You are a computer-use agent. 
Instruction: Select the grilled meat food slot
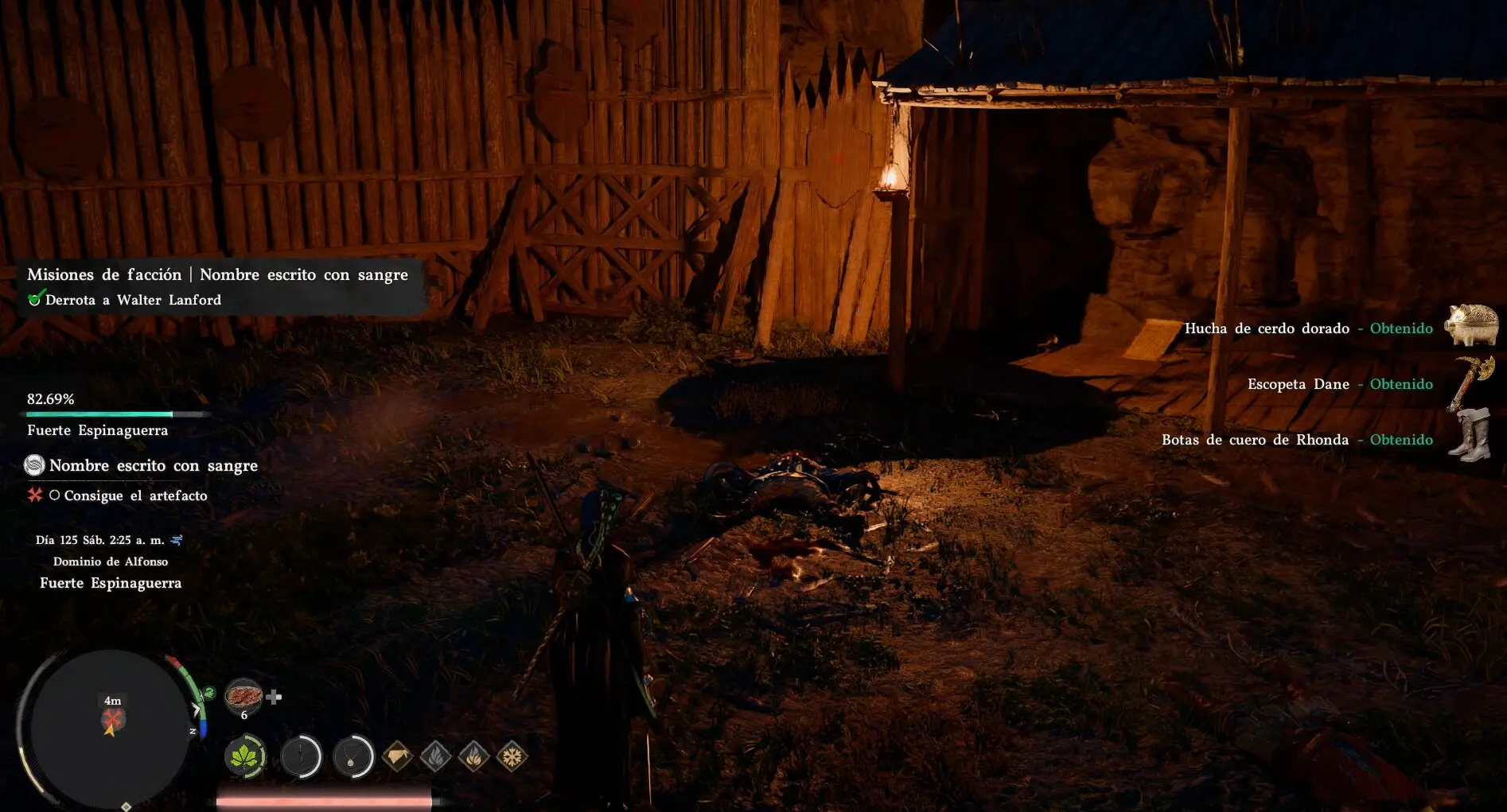coord(243,697)
